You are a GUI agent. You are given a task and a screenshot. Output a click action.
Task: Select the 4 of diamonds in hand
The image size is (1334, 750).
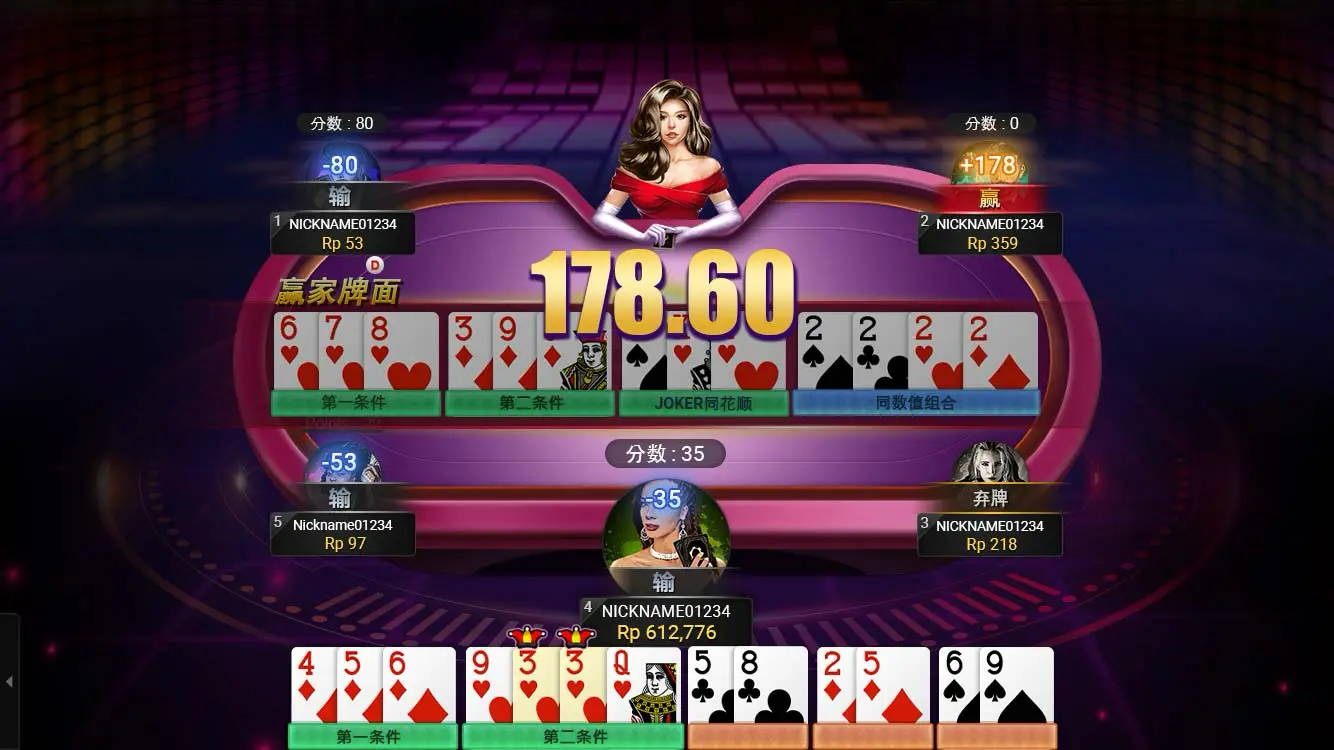click(x=312, y=685)
